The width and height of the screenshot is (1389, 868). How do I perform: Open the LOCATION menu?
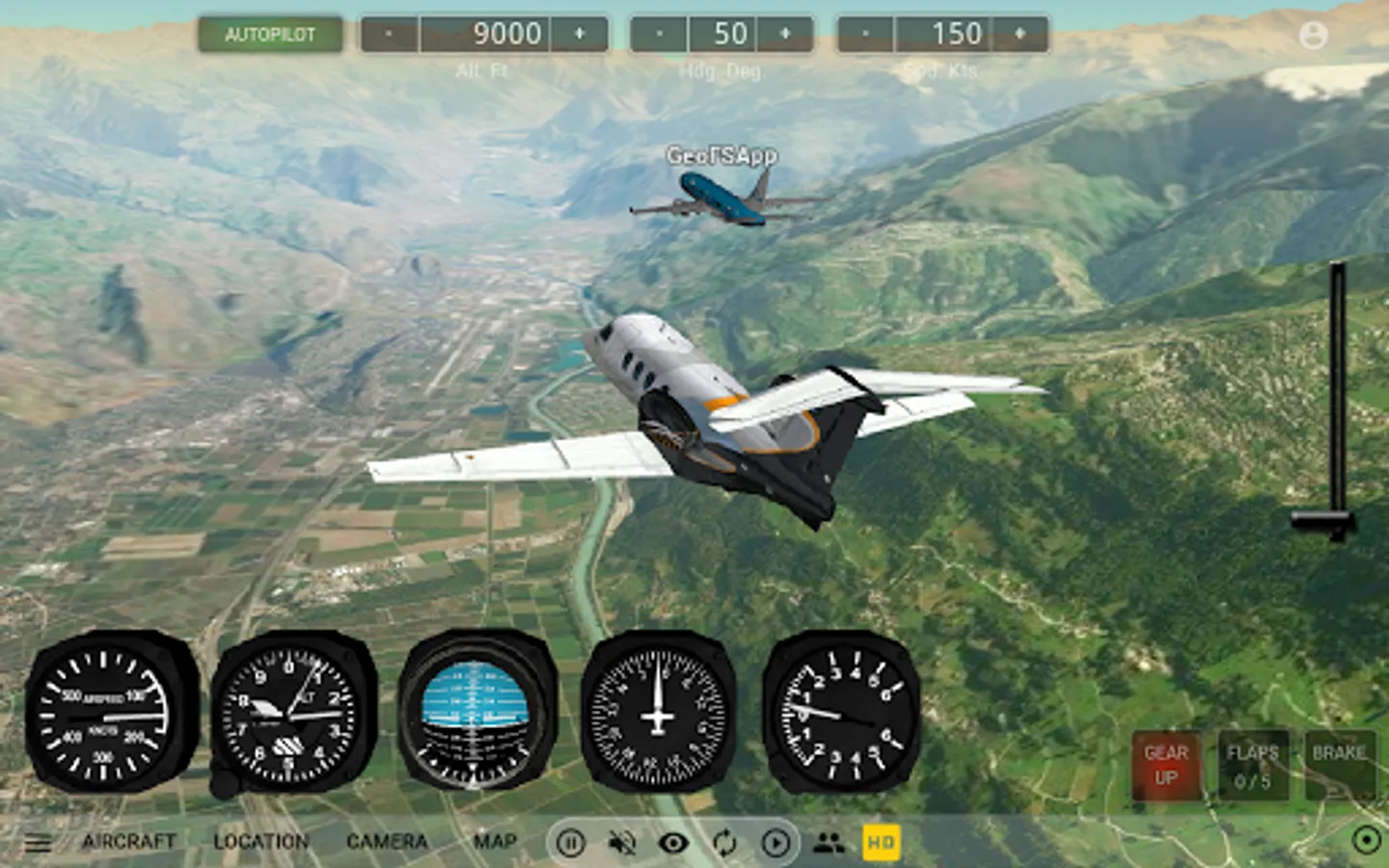(260, 842)
